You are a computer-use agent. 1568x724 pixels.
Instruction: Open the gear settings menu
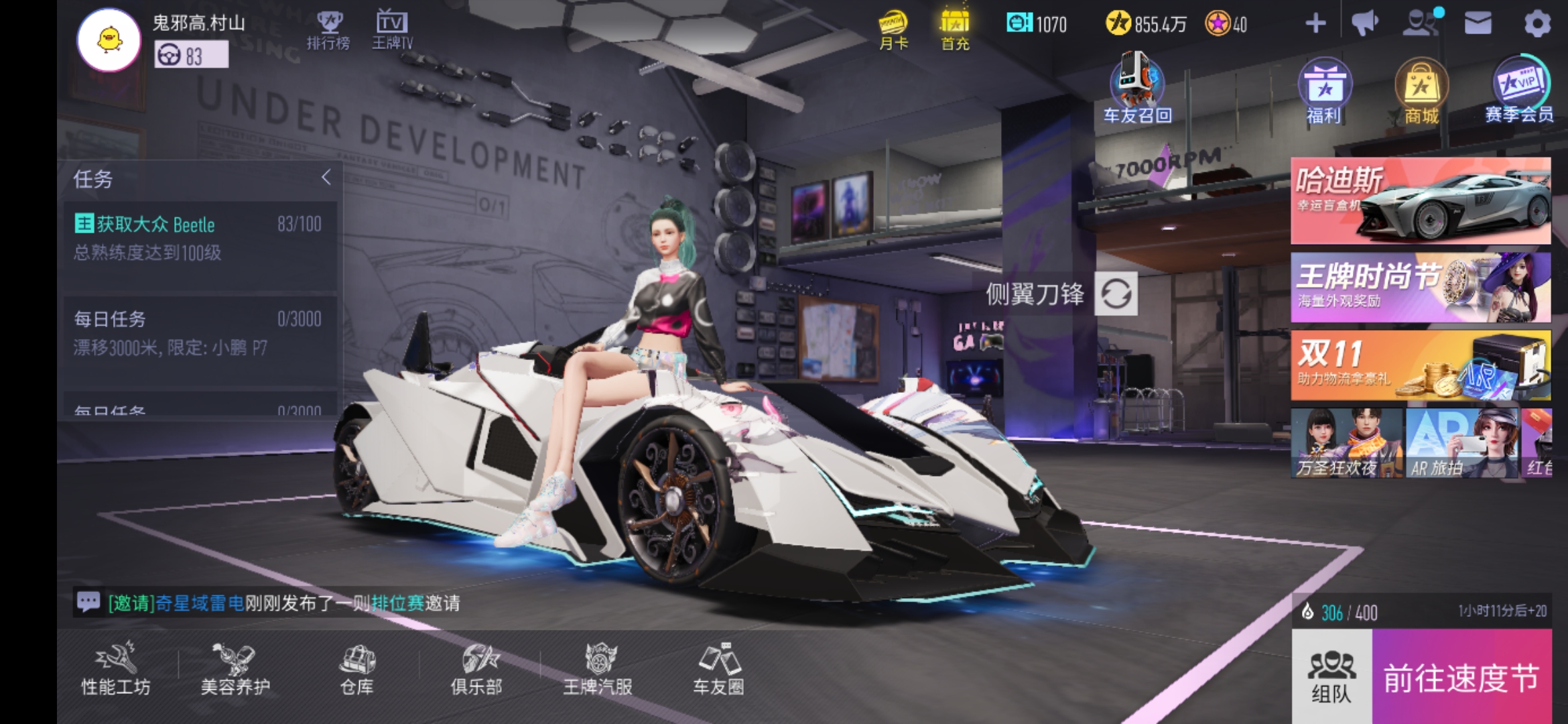click(1537, 25)
